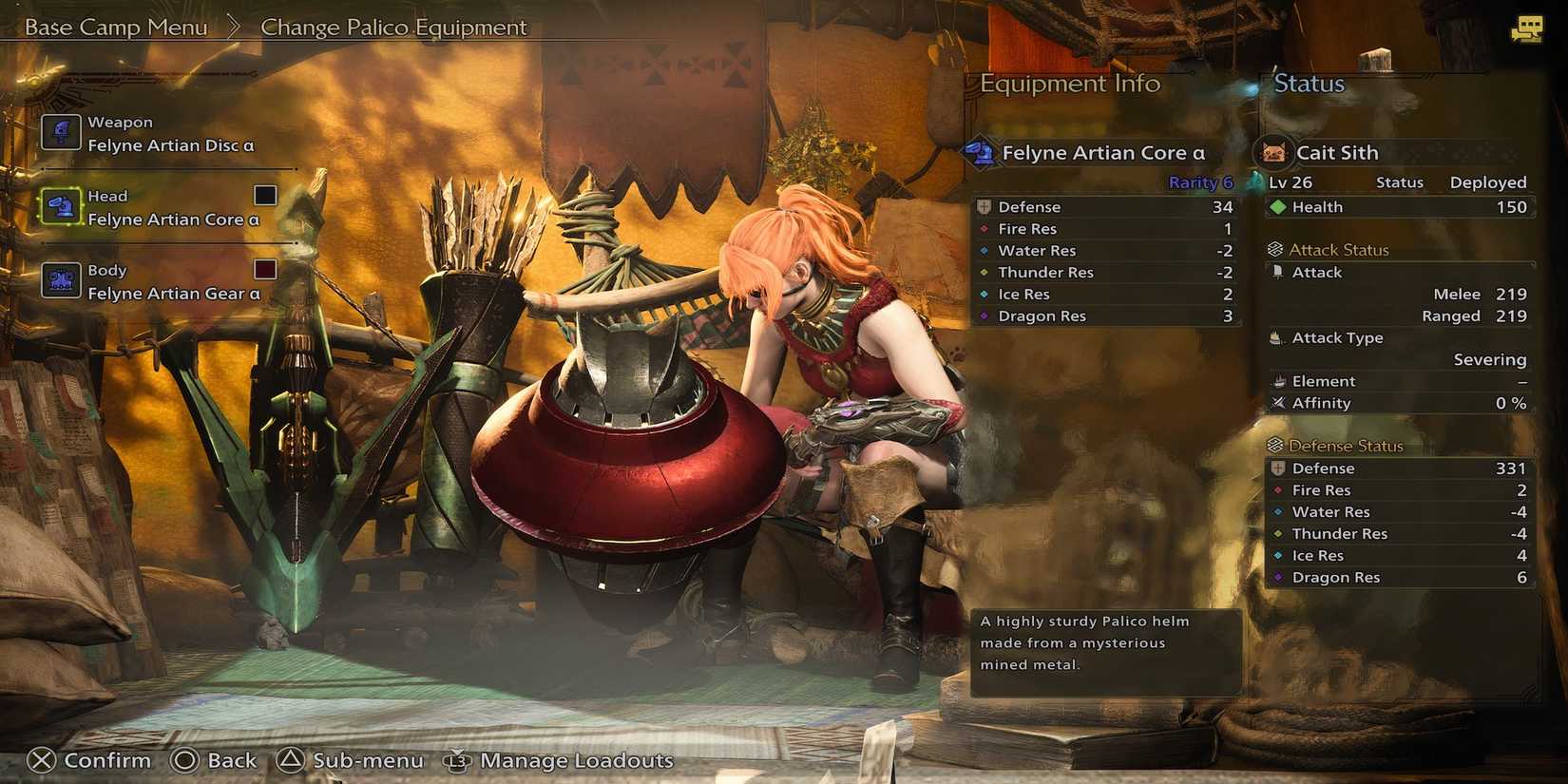The width and height of the screenshot is (1568, 784).
Task: Click the Deployed status label for Cait Sith
Action: pos(1487,182)
